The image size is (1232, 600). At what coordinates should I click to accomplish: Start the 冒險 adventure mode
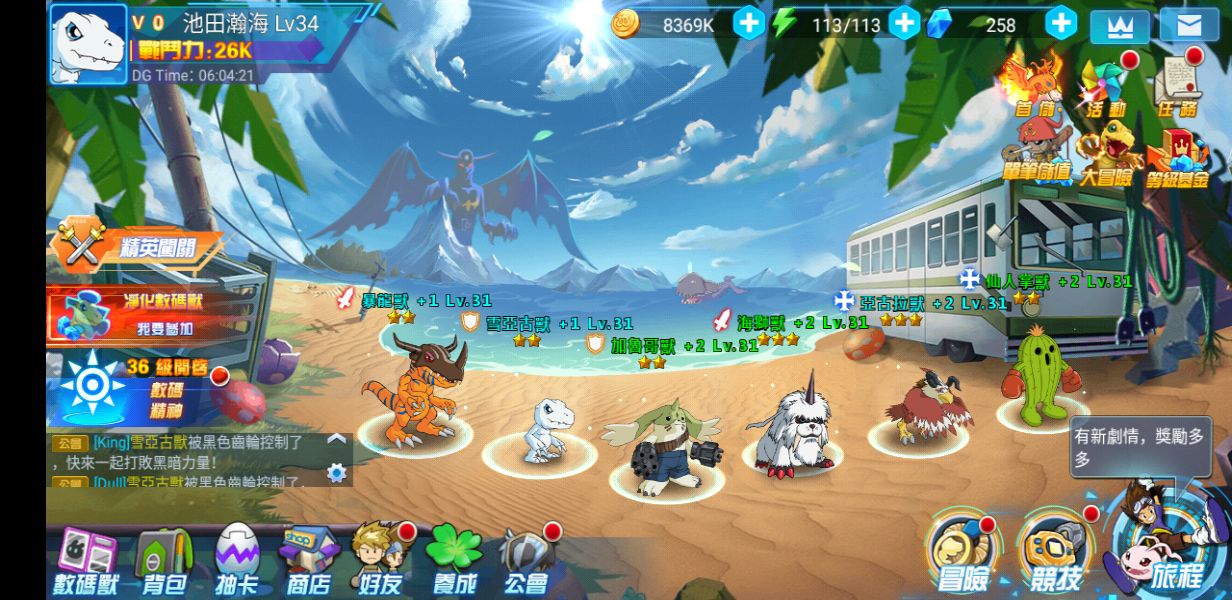pyautogui.click(x=962, y=553)
